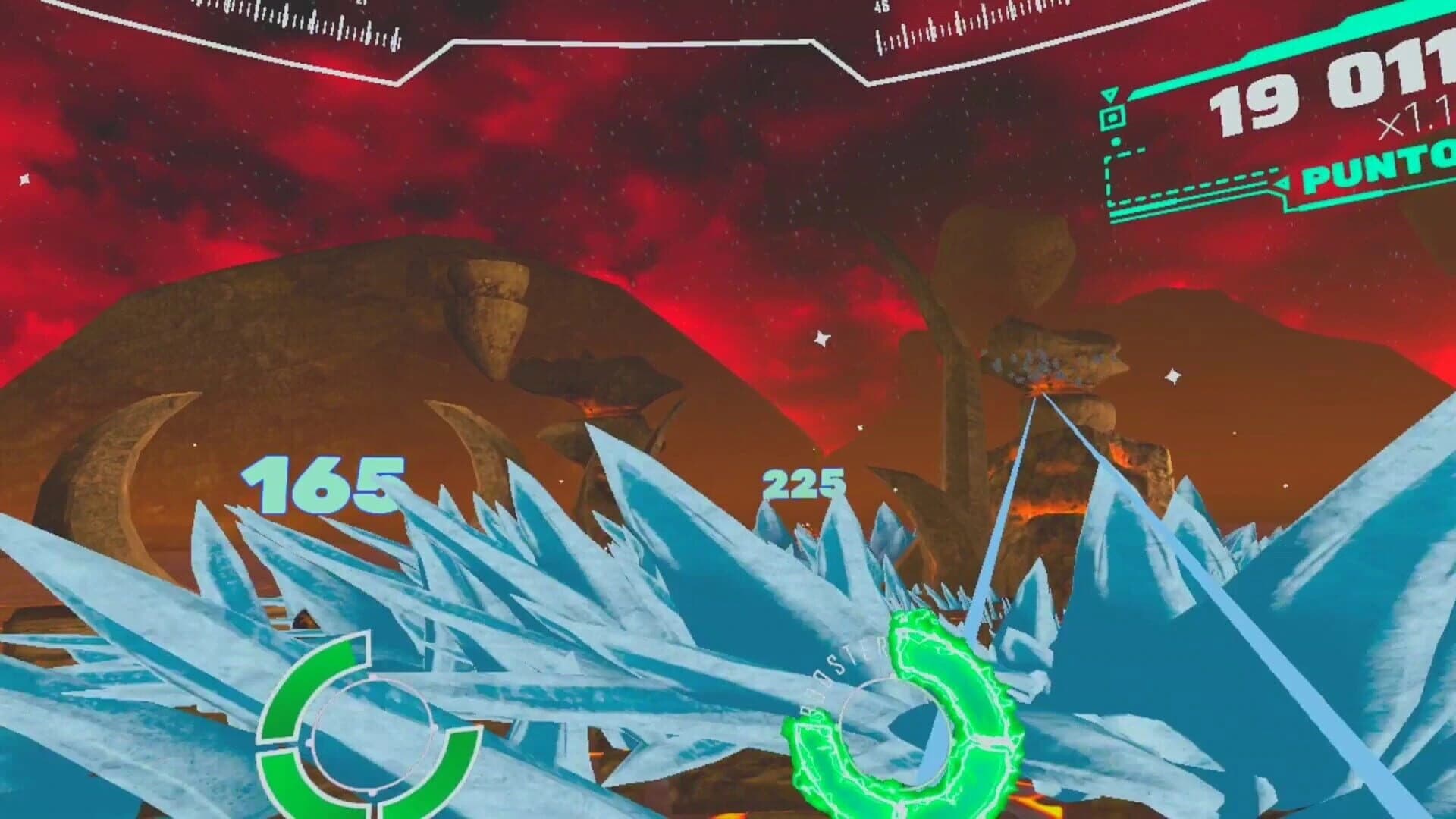Click the double triangle icon on score panel
This screenshot has height=819, width=1456.
[x=1110, y=95]
